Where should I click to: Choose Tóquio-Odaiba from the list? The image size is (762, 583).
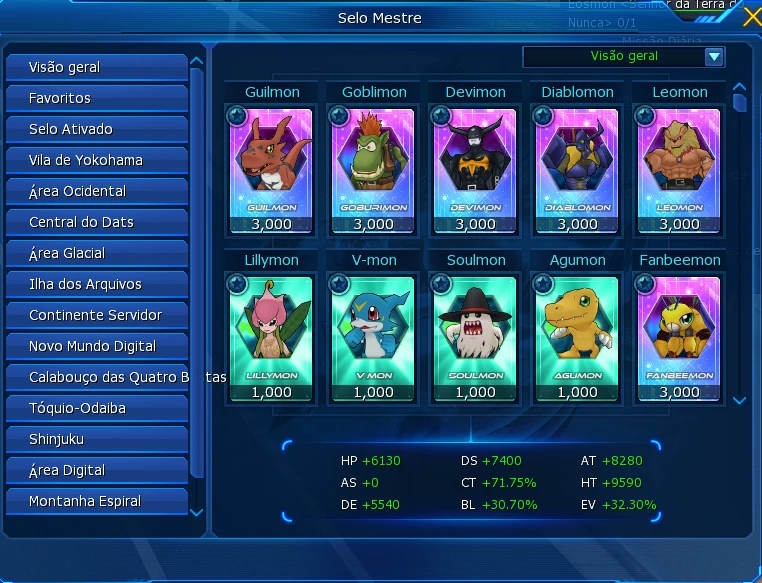coord(96,408)
